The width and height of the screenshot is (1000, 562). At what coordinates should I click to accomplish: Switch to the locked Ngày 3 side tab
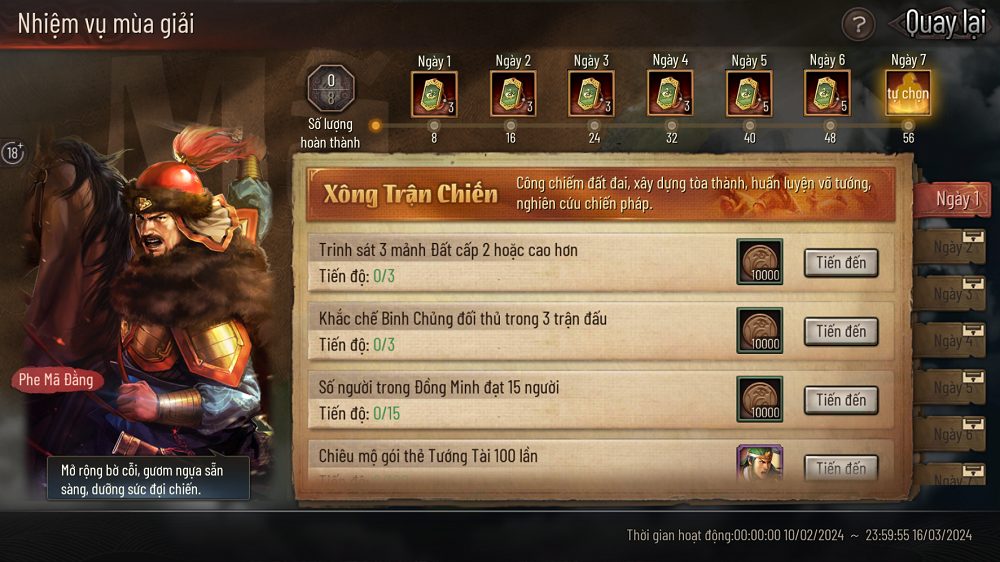pos(954,294)
